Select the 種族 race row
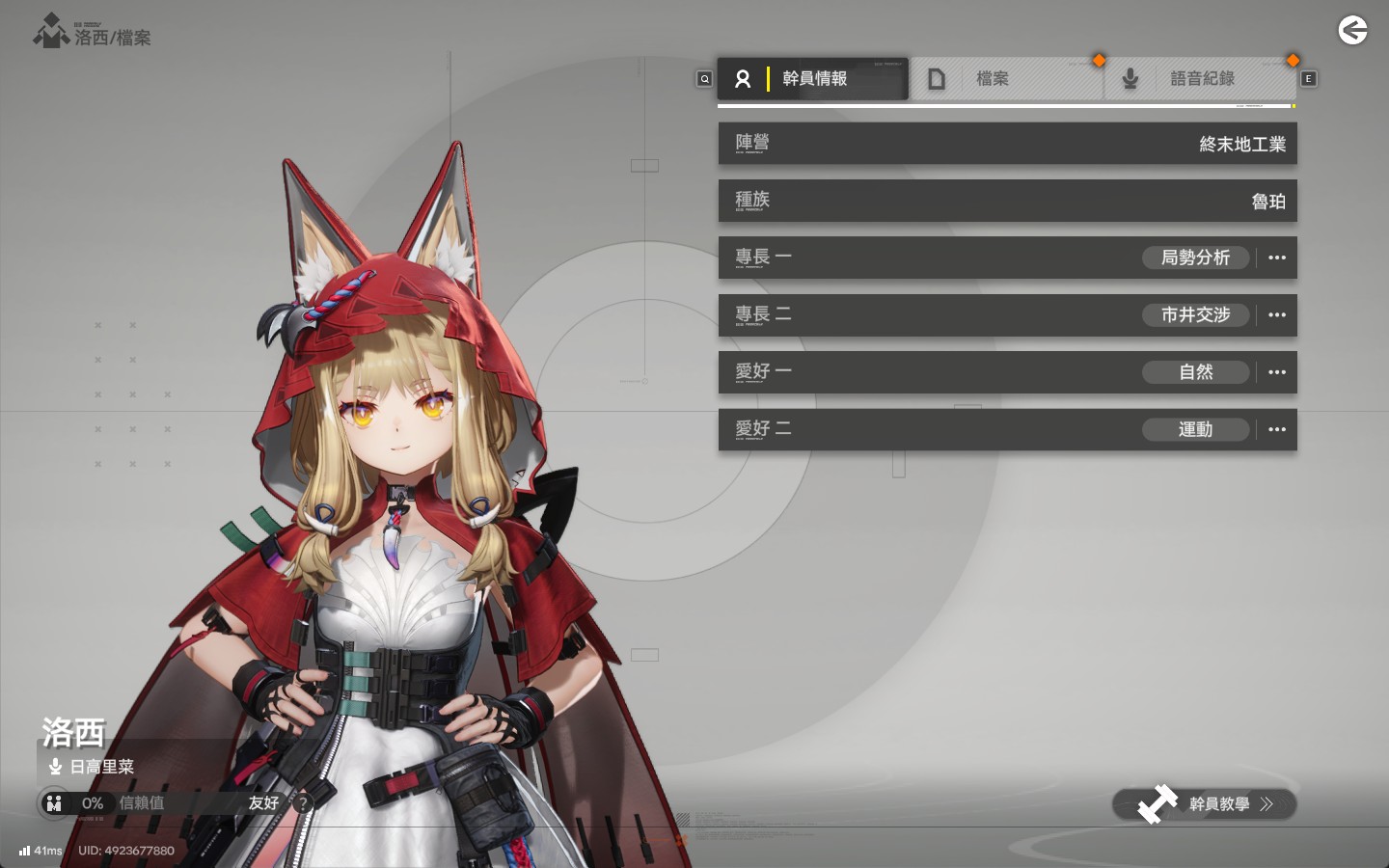The width and height of the screenshot is (1389, 868). pos(1007,201)
